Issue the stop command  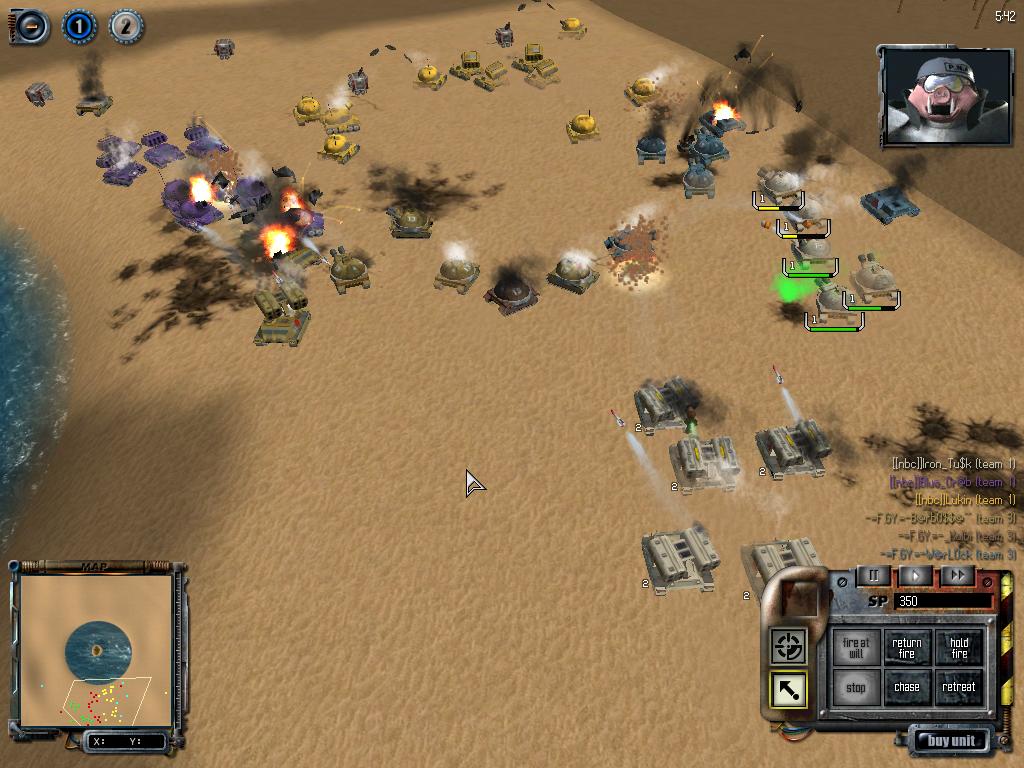tap(856, 687)
